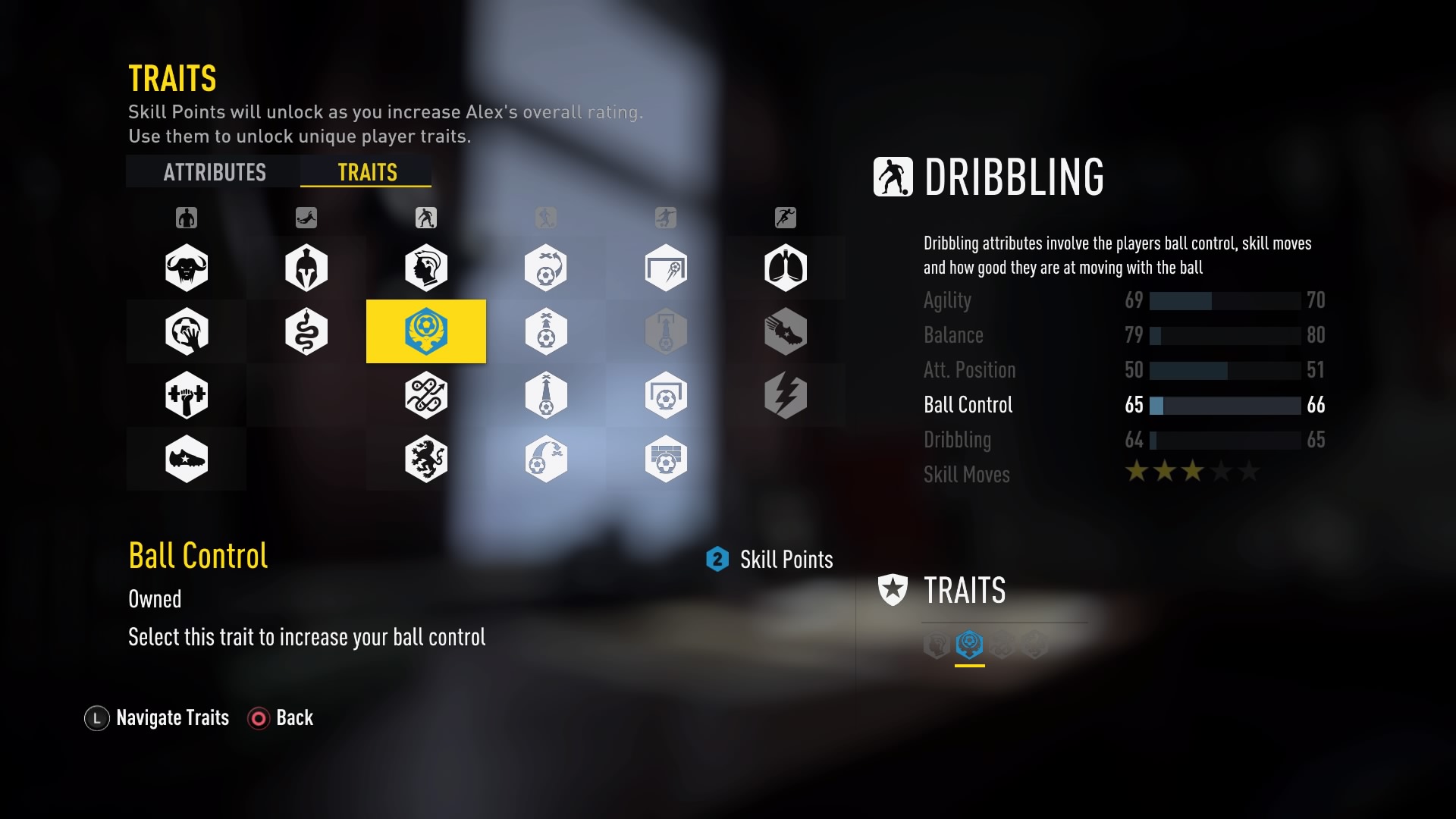This screenshot has width=1456, height=819.
Task: Pick the ball-and-brick-wall trait
Action: tap(666, 459)
